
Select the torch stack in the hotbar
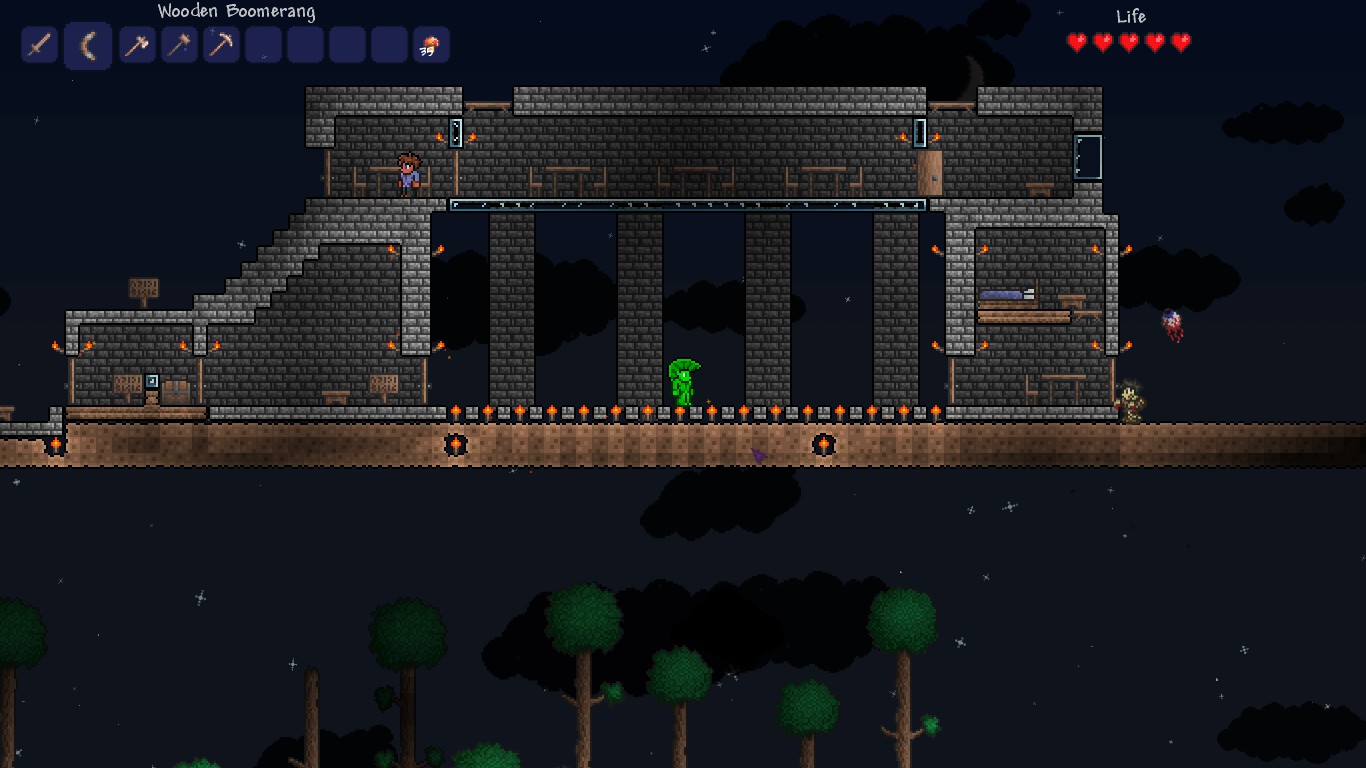(430, 44)
